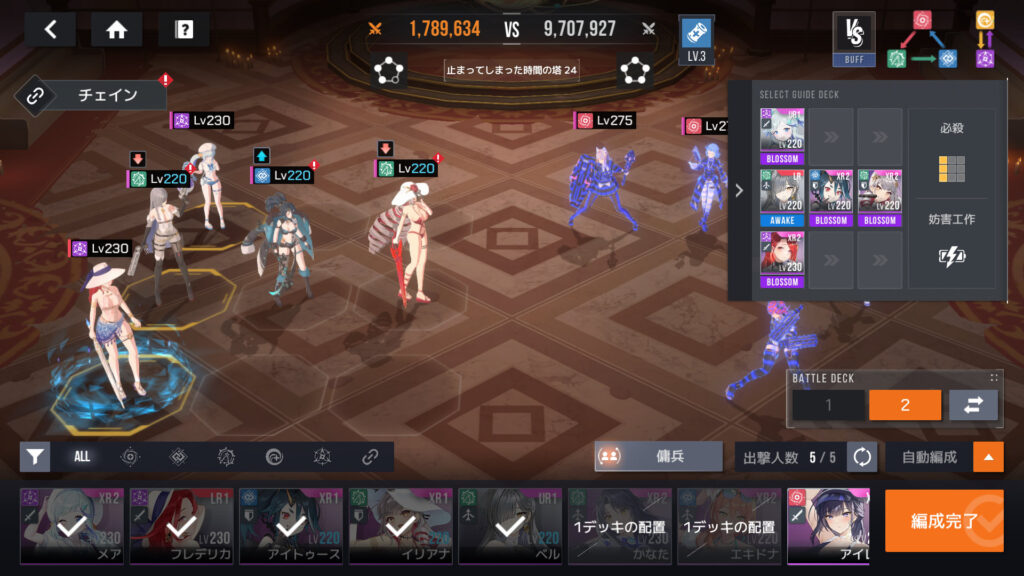Go back with the left arrow button
The image size is (1024, 576).
(x=50, y=29)
